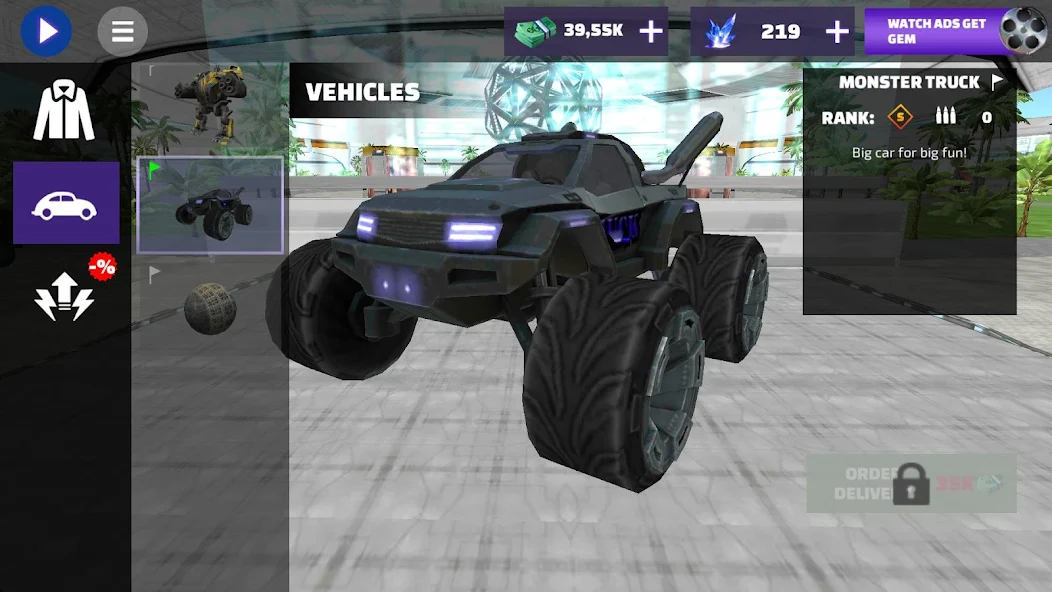Buy more gems via the plus button

tap(837, 32)
